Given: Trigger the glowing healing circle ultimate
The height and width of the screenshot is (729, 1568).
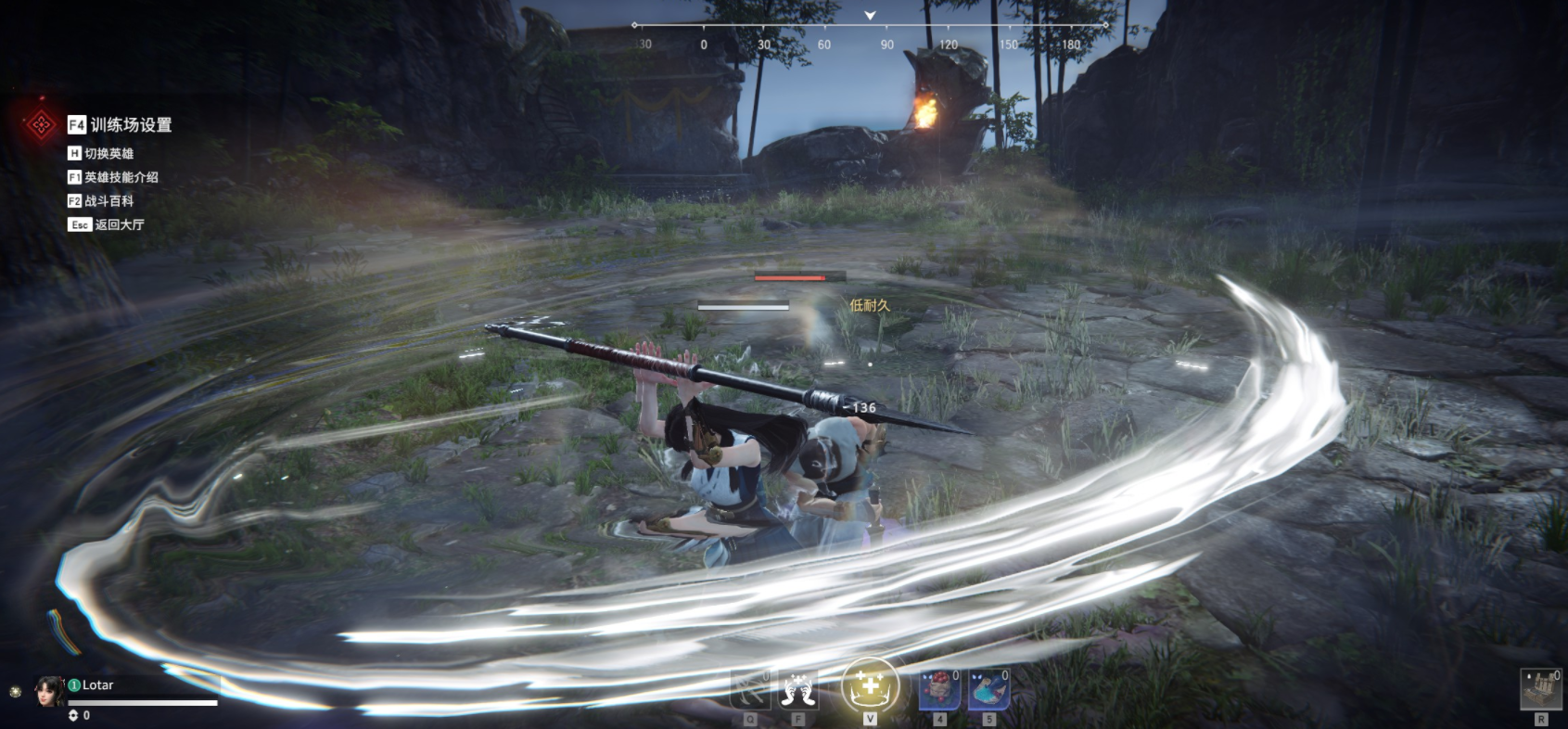Looking at the screenshot, I should click(870, 687).
